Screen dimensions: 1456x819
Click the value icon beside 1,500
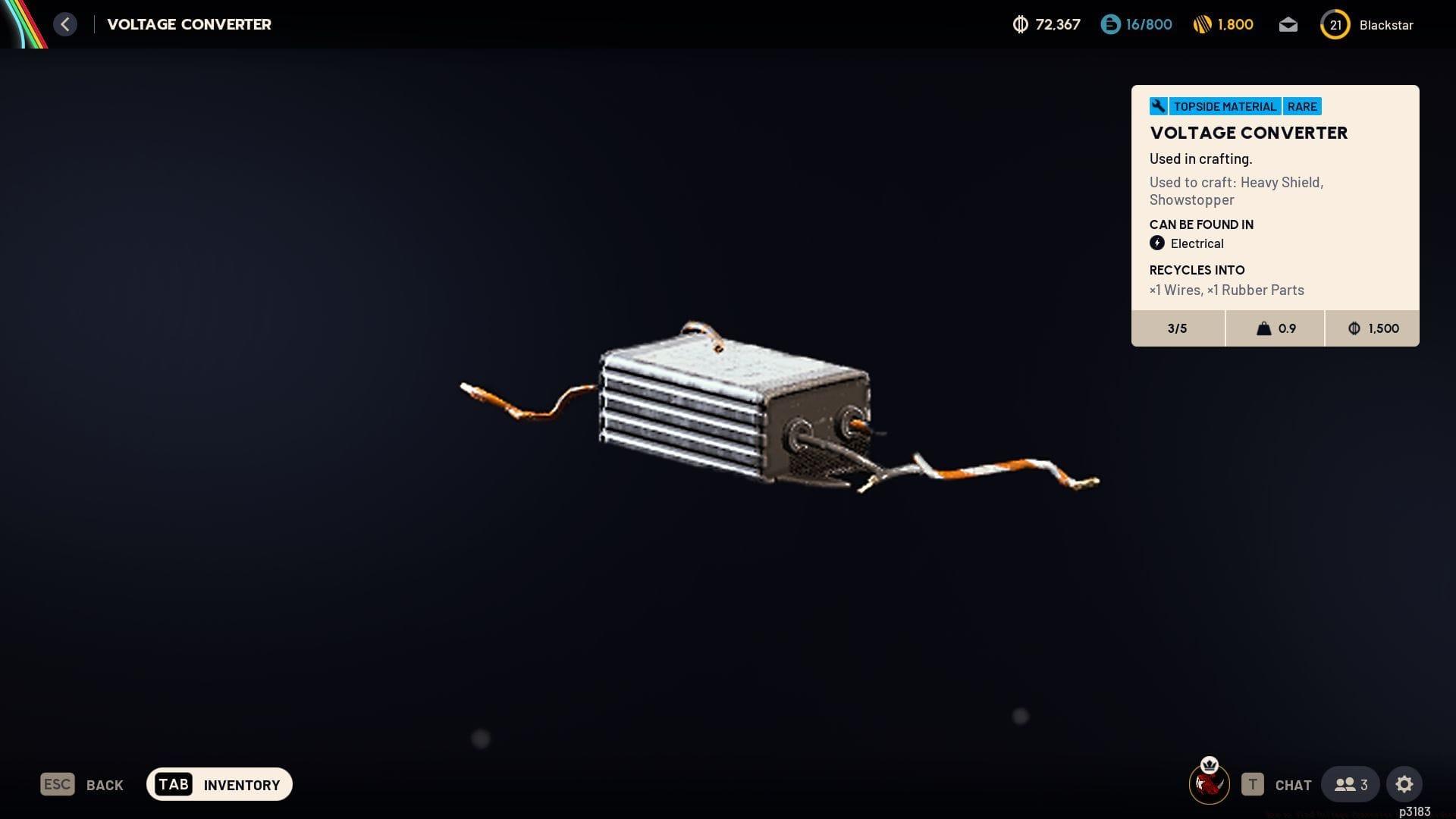[x=1353, y=328]
